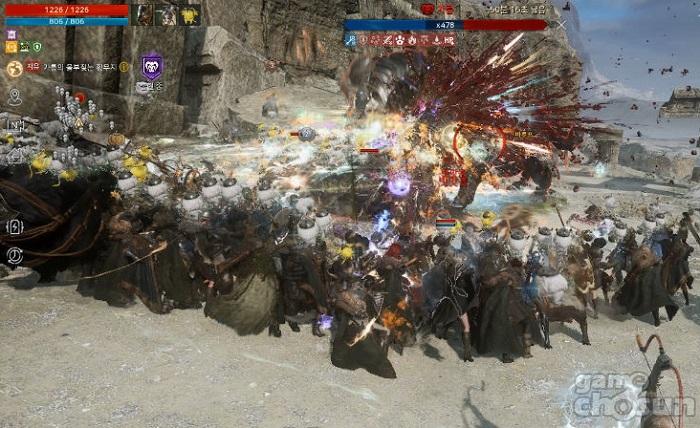Screen dimensions: 700x428
Task: Click the yellow creature portrait icon
Action: [x=190, y=15]
